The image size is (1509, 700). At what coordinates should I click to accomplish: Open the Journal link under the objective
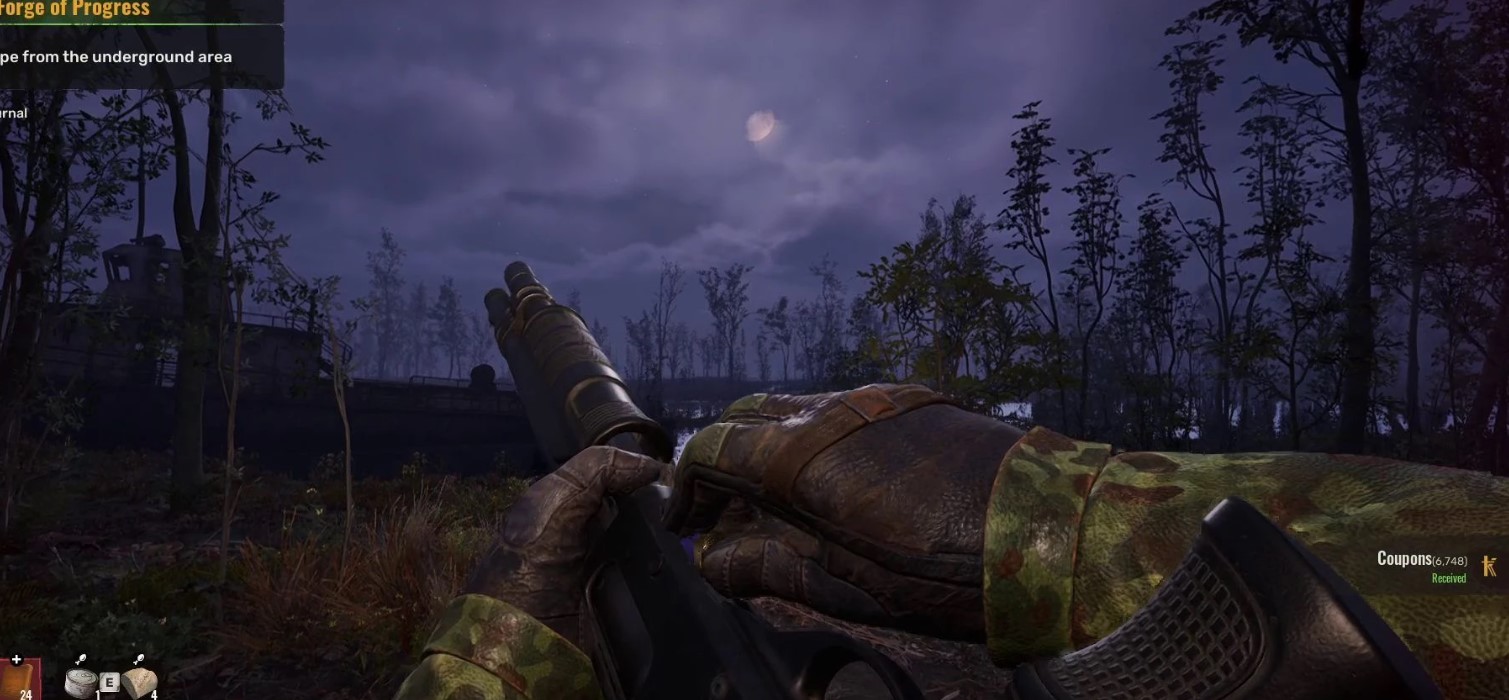[x=13, y=114]
